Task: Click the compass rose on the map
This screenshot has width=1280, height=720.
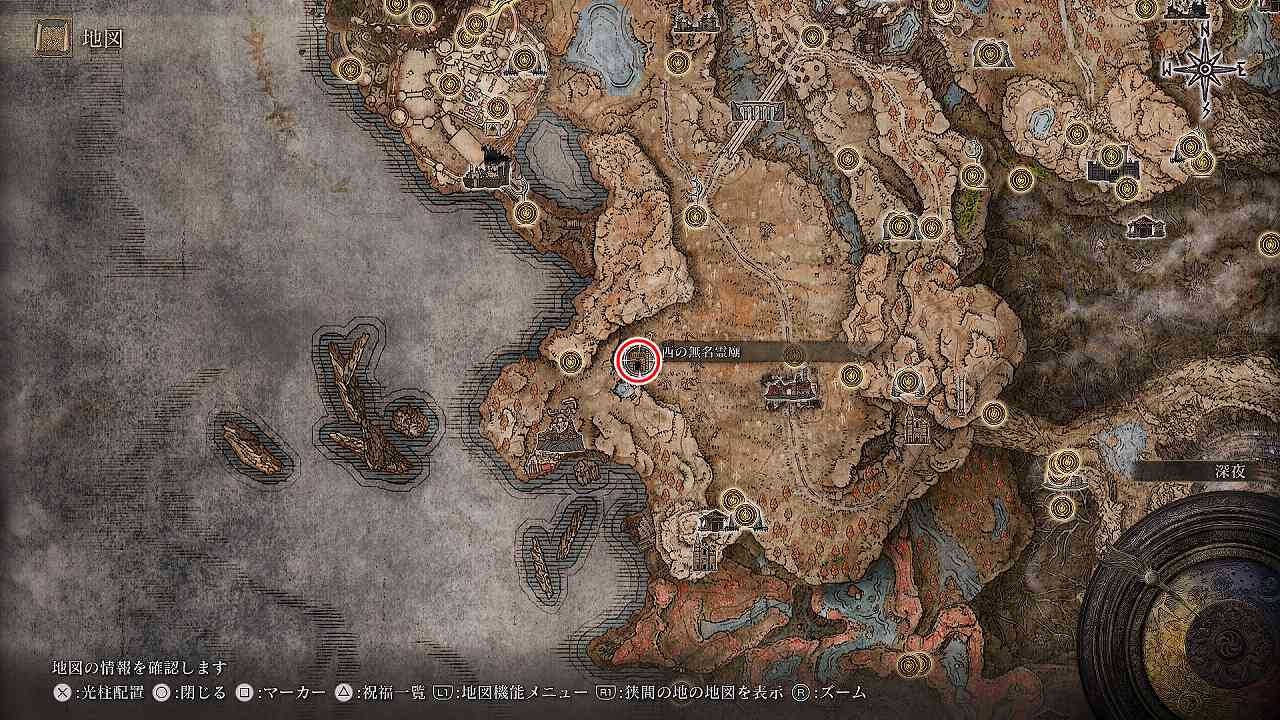Action: 1205,70
